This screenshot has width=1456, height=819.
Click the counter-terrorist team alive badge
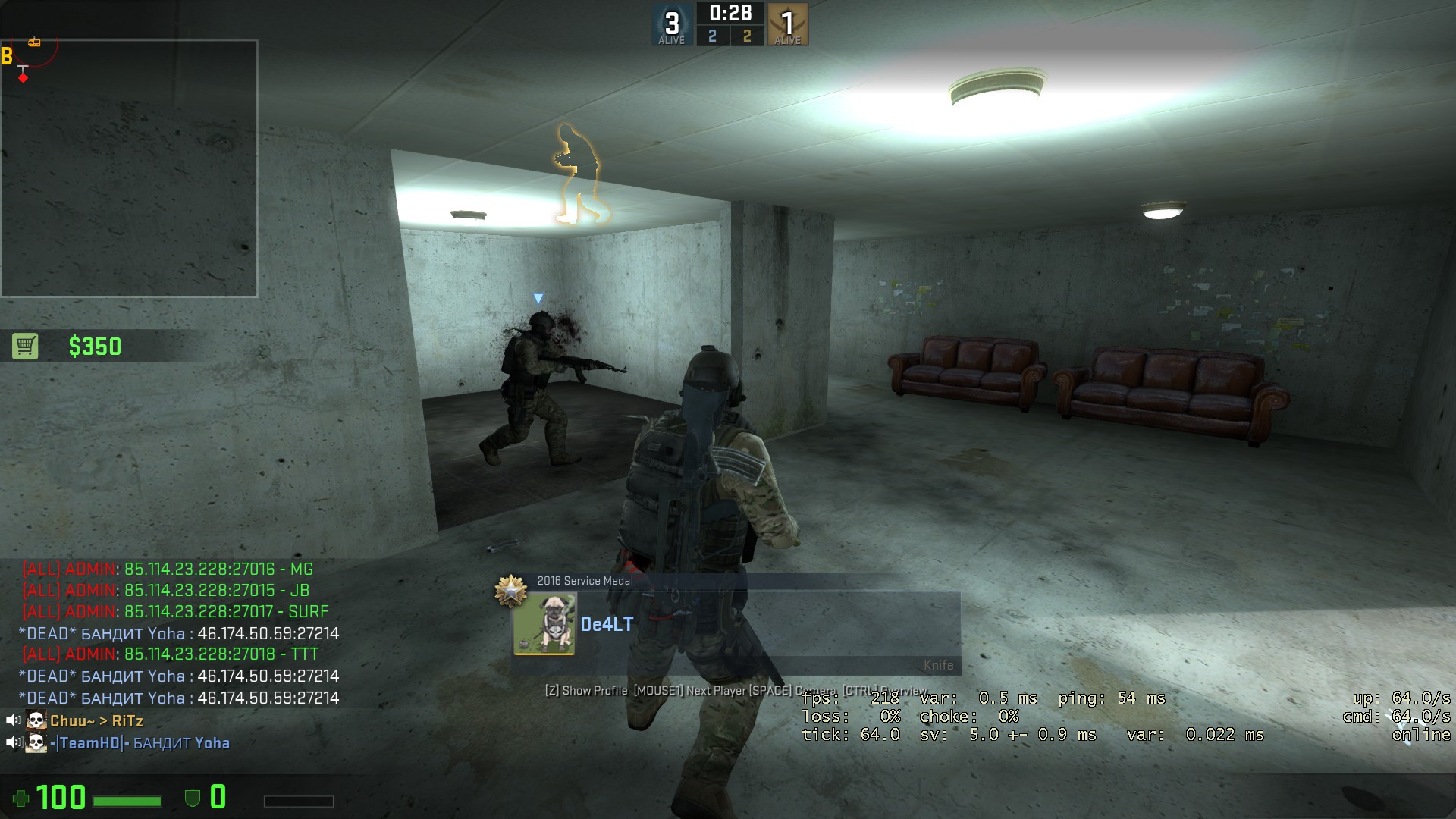point(672,24)
